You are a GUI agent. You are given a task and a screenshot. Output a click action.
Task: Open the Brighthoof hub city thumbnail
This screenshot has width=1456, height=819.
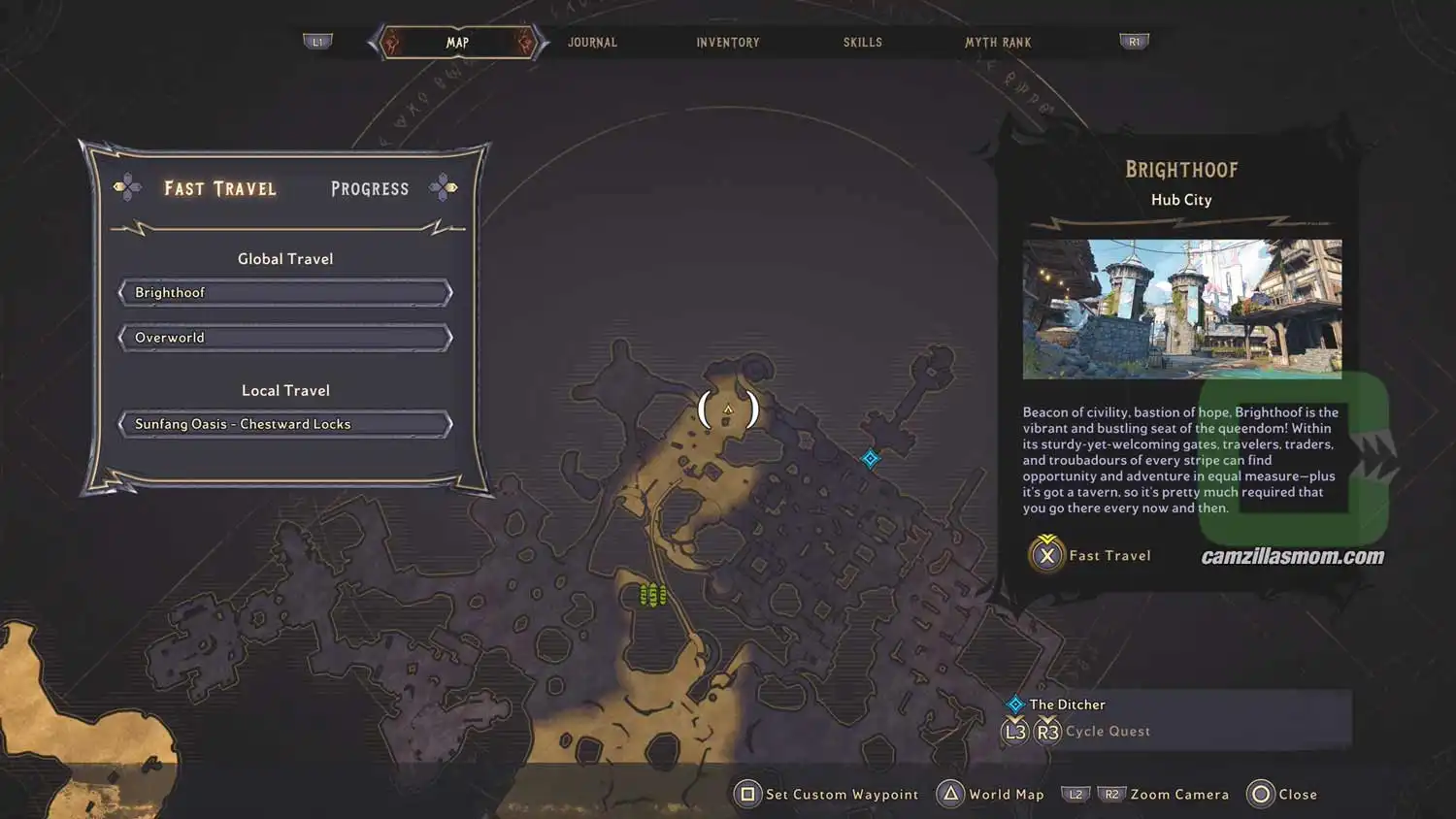(1181, 309)
